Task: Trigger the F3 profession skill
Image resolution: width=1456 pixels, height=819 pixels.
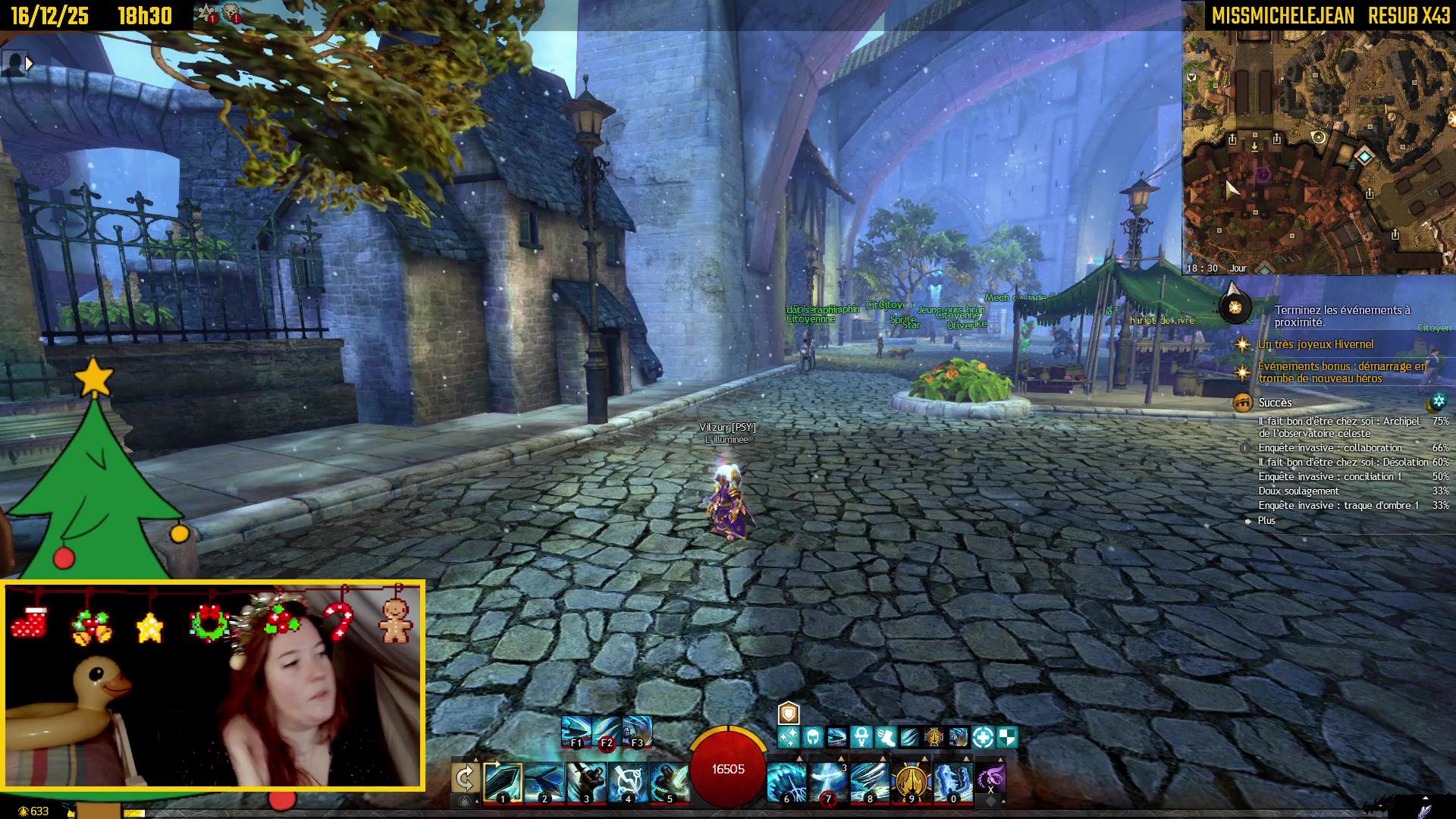Action: coord(636,731)
